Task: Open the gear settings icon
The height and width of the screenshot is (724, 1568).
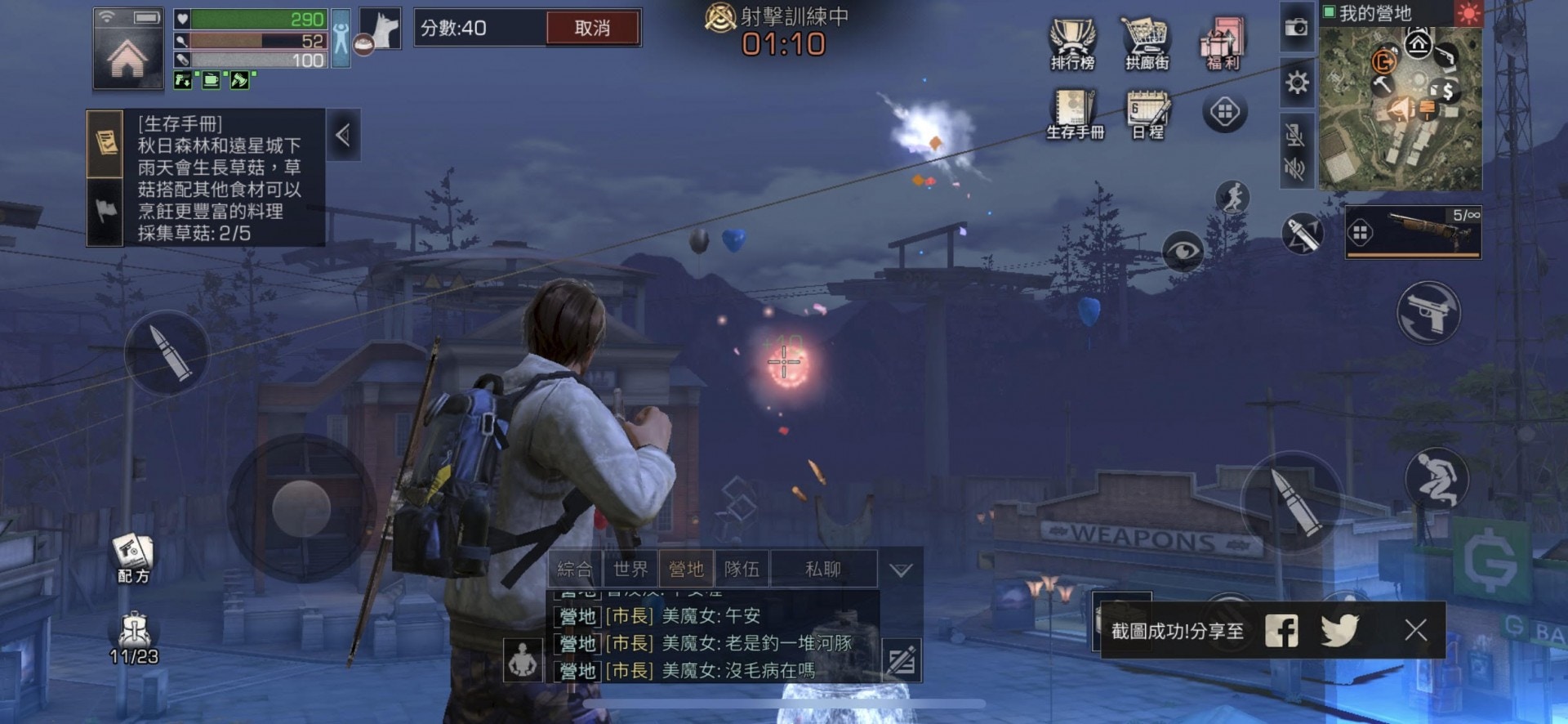Action: click(x=1296, y=83)
